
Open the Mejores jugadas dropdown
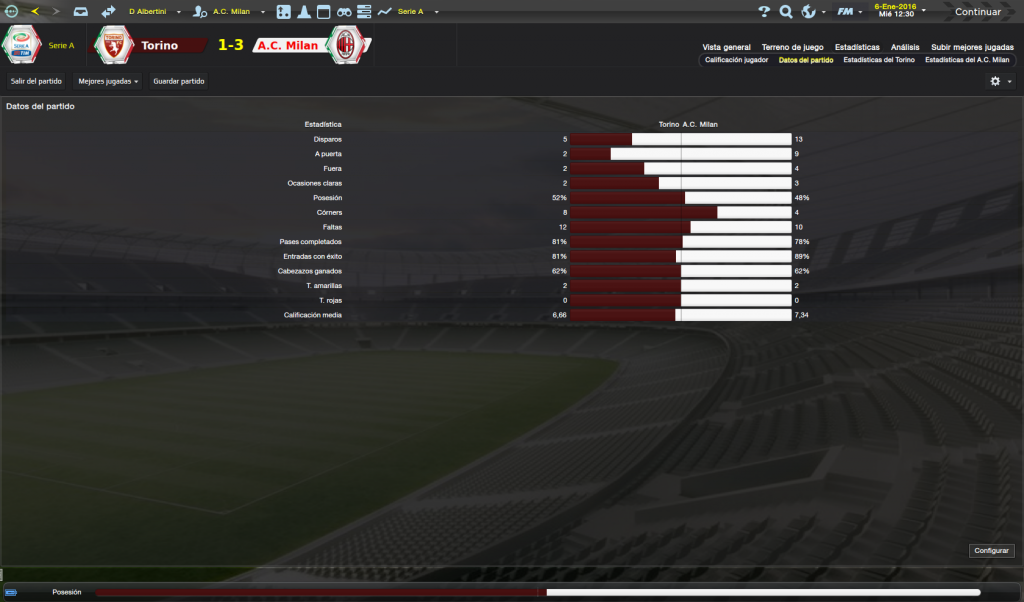[x=108, y=81]
